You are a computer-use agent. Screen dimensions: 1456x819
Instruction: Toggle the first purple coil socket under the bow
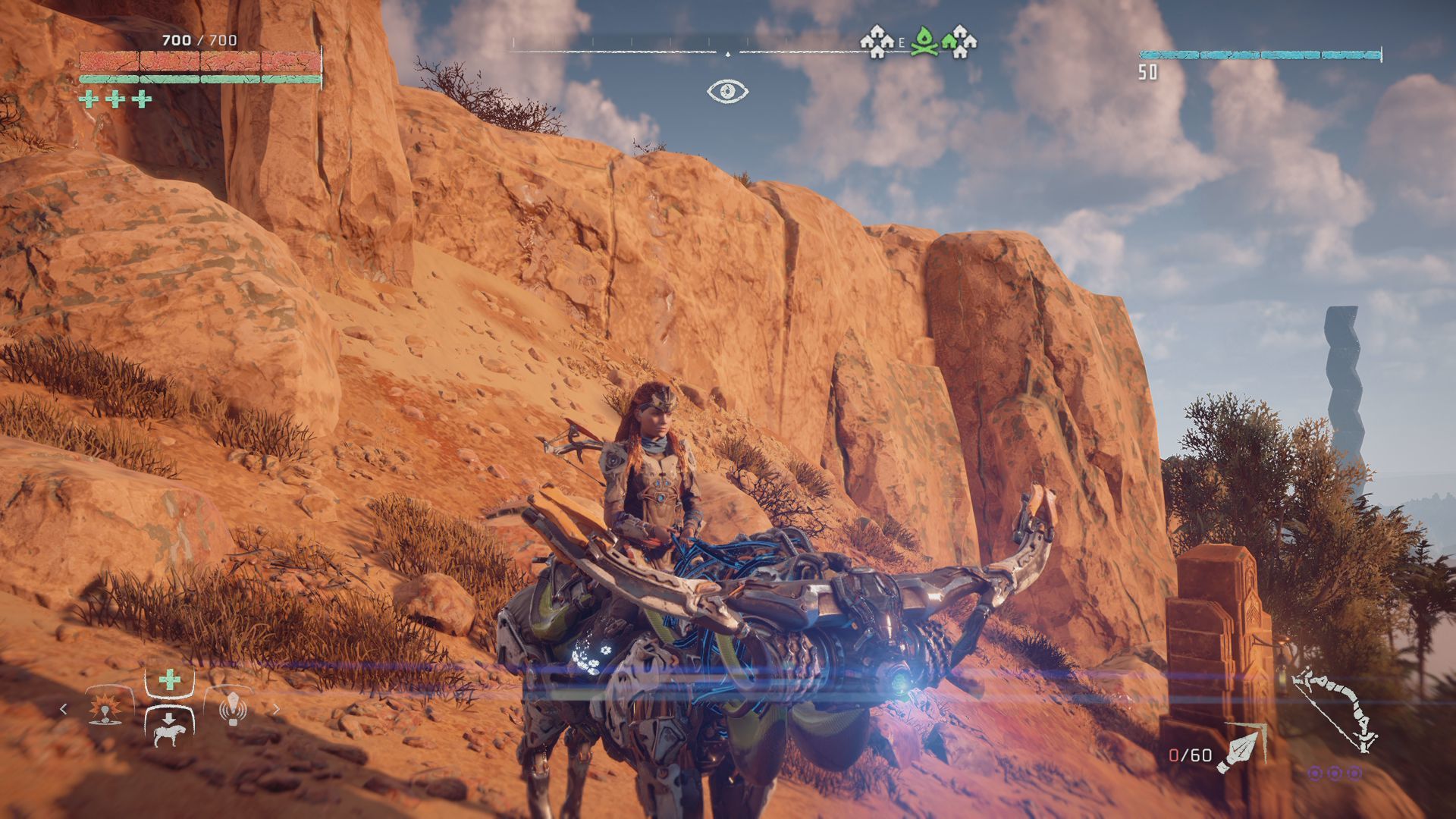click(1315, 773)
